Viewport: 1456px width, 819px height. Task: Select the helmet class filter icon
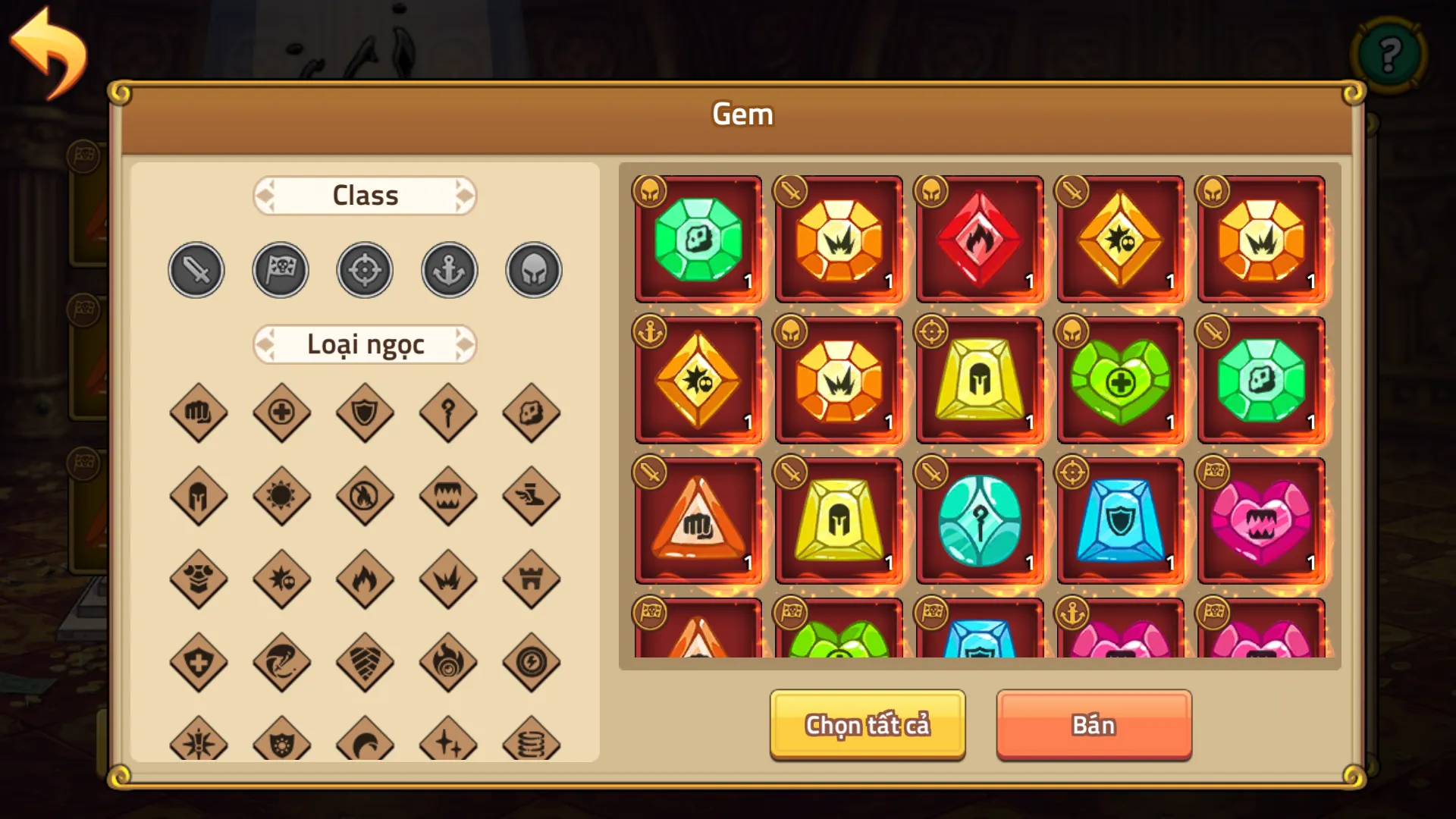click(x=532, y=269)
